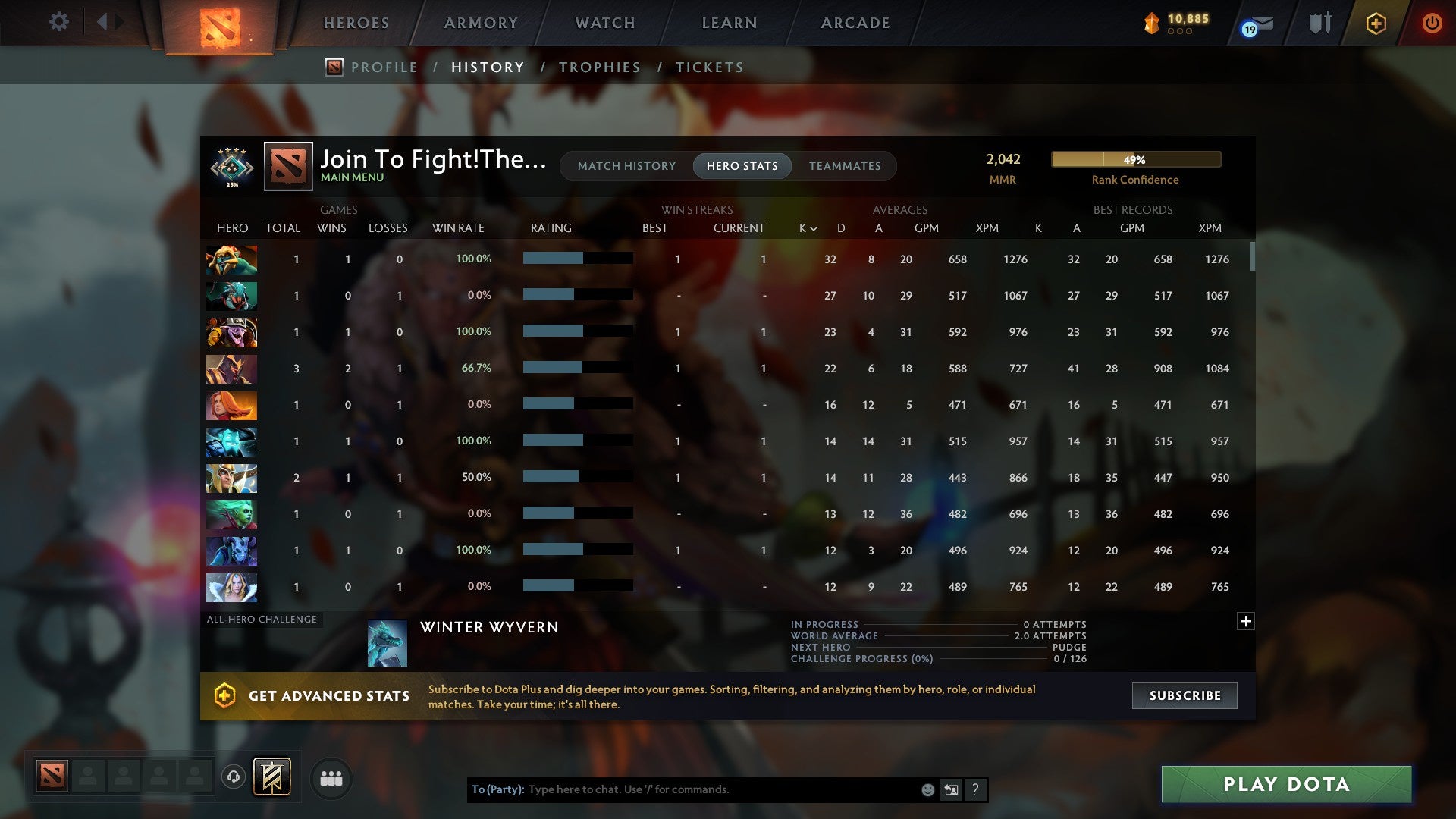Open the K column sort dropdown
This screenshot has width=1456, height=819.
(x=808, y=227)
